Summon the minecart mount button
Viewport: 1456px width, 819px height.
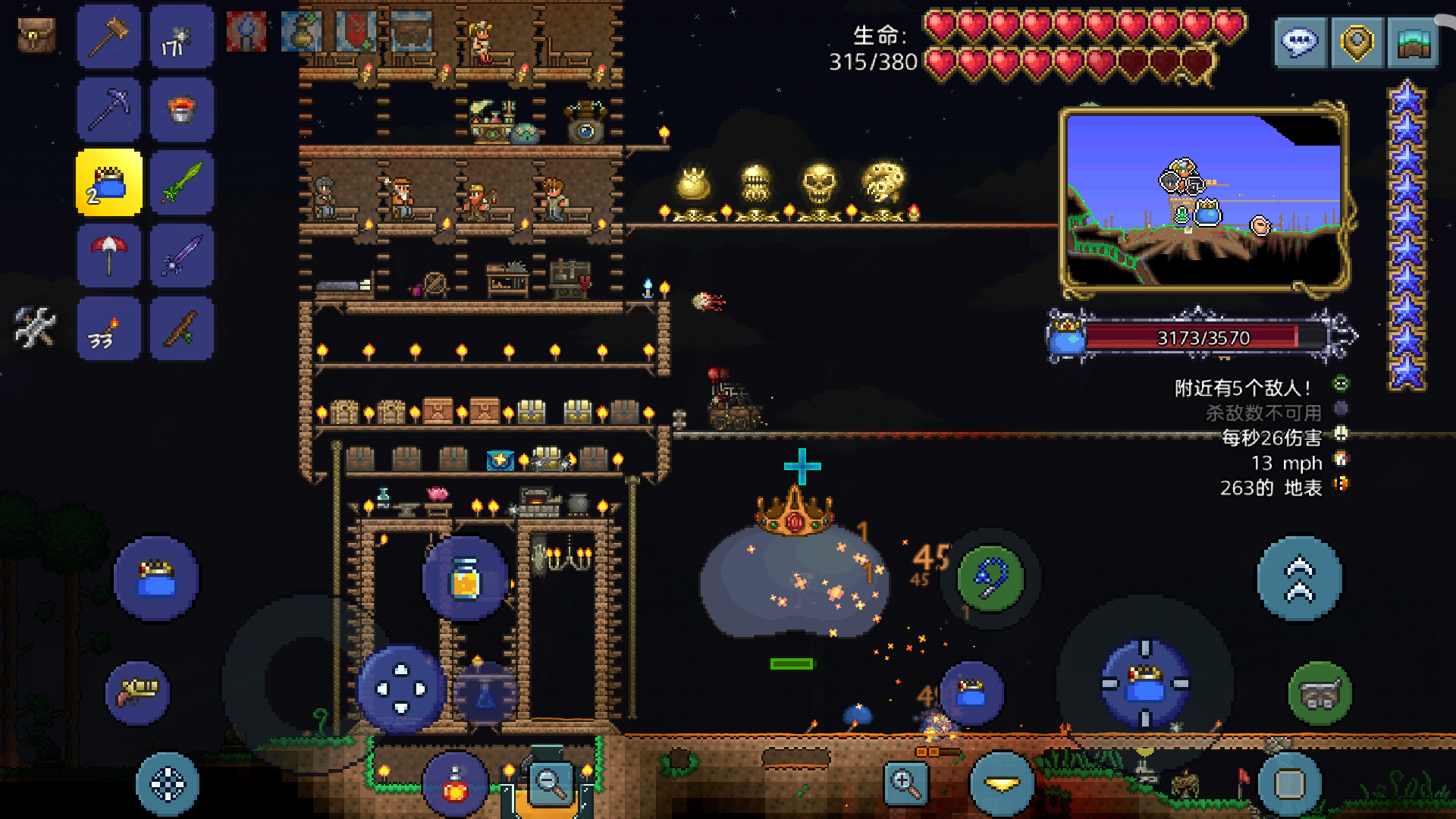click(1319, 693)
